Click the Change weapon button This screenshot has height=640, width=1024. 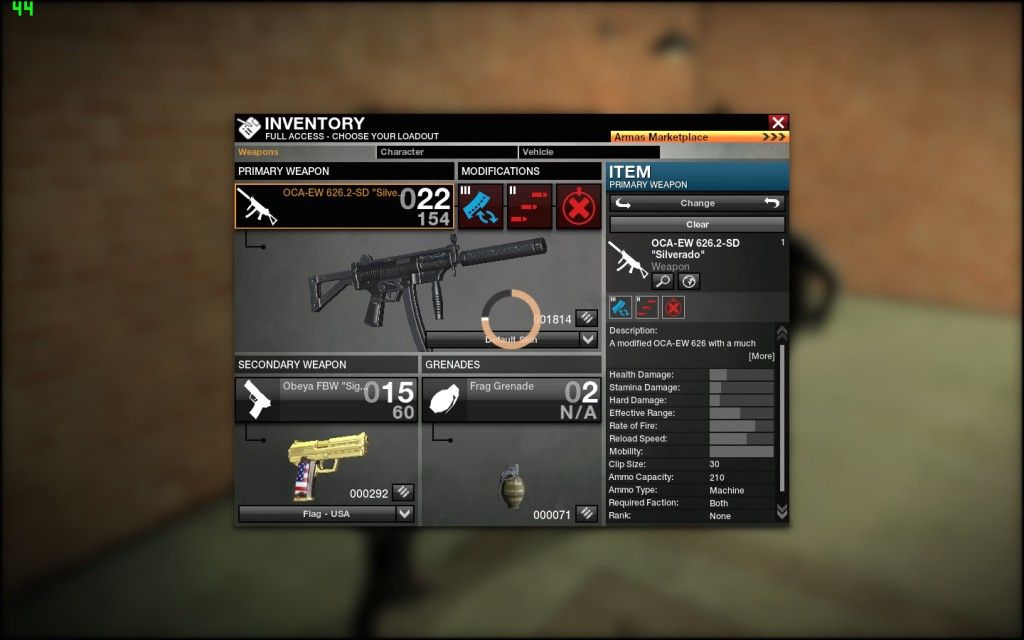697,203
